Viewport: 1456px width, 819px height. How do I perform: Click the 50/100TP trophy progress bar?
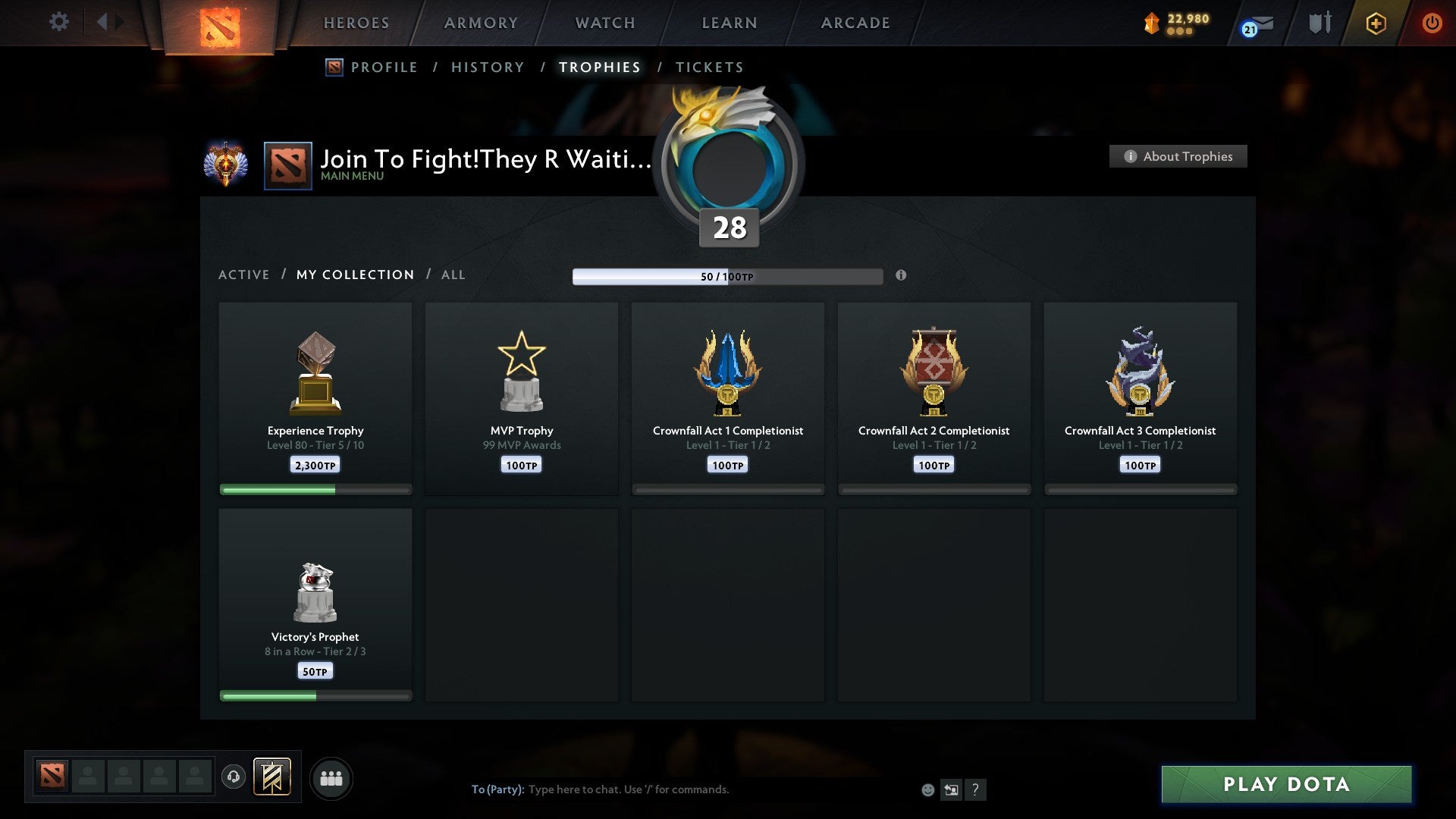tap(728, 276)
